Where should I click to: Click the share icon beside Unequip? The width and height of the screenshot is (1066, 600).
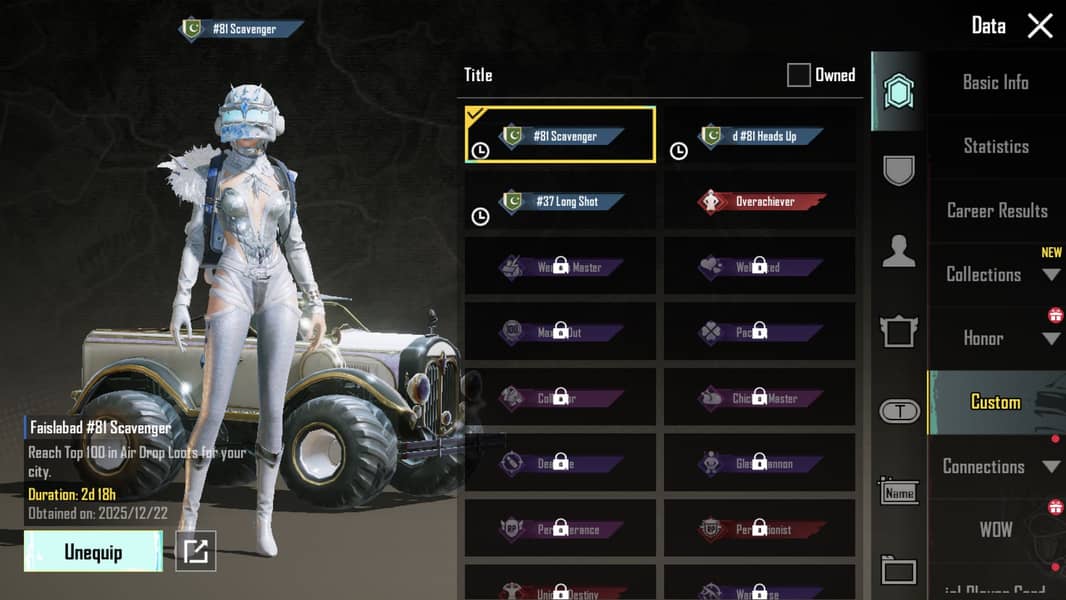(196, 551)
